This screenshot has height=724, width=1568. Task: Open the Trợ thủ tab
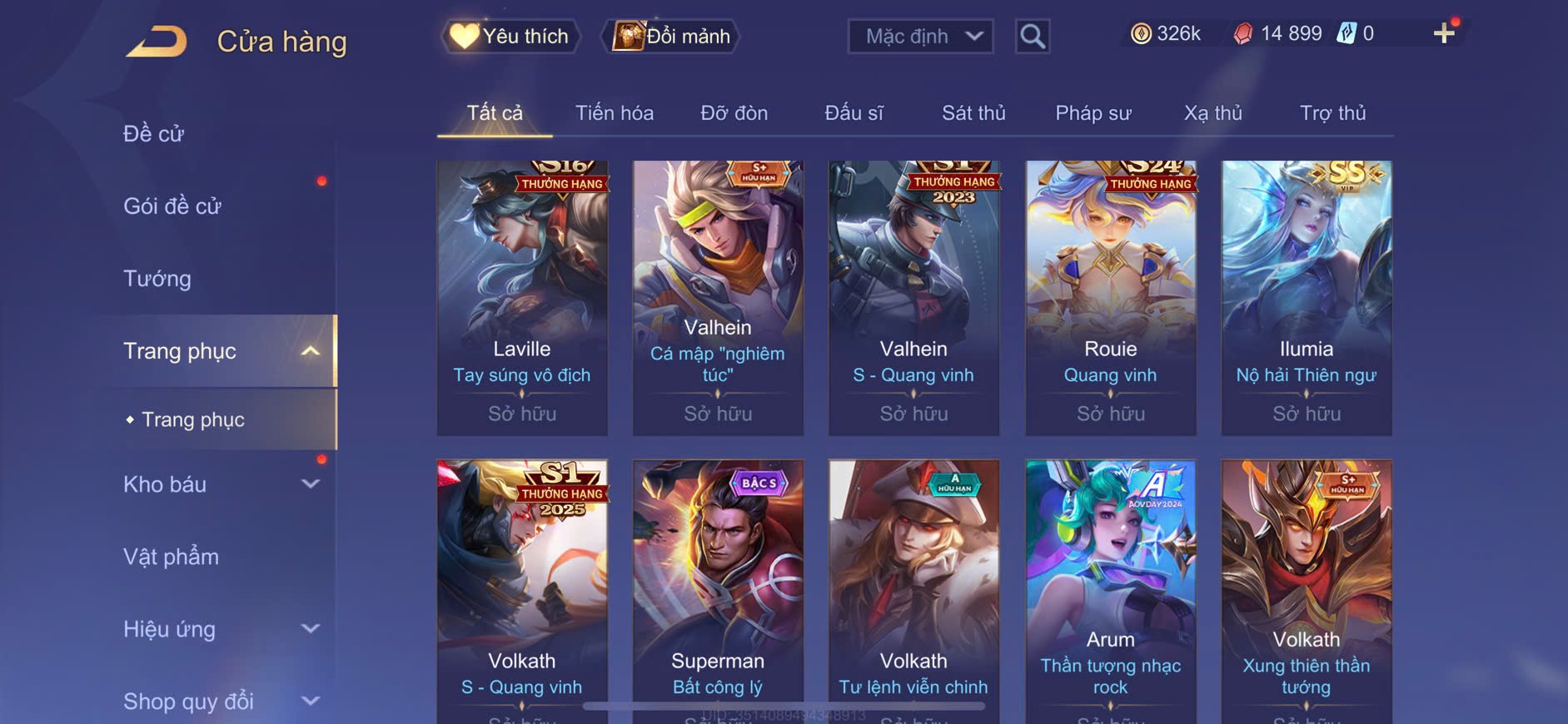(1332, 113)
